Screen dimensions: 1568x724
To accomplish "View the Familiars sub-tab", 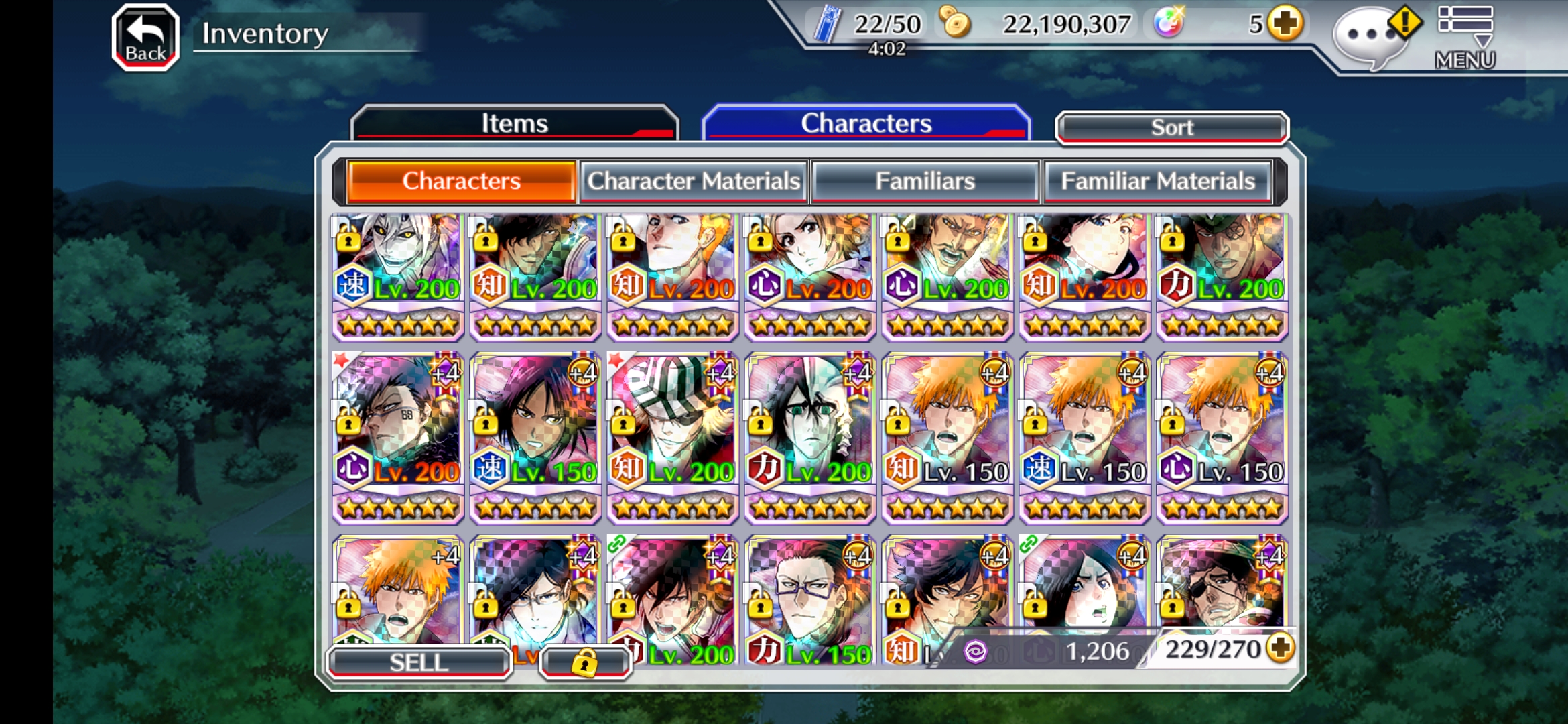I will point(925,181).
